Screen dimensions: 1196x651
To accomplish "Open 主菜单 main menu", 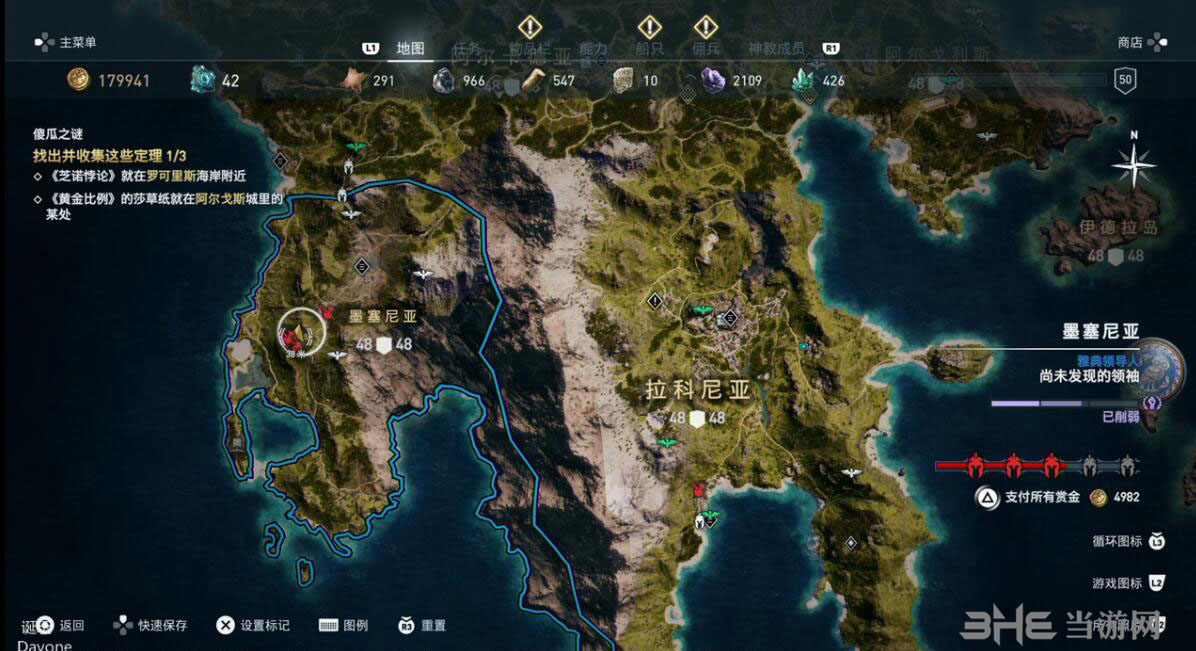I will coord(66,42).
